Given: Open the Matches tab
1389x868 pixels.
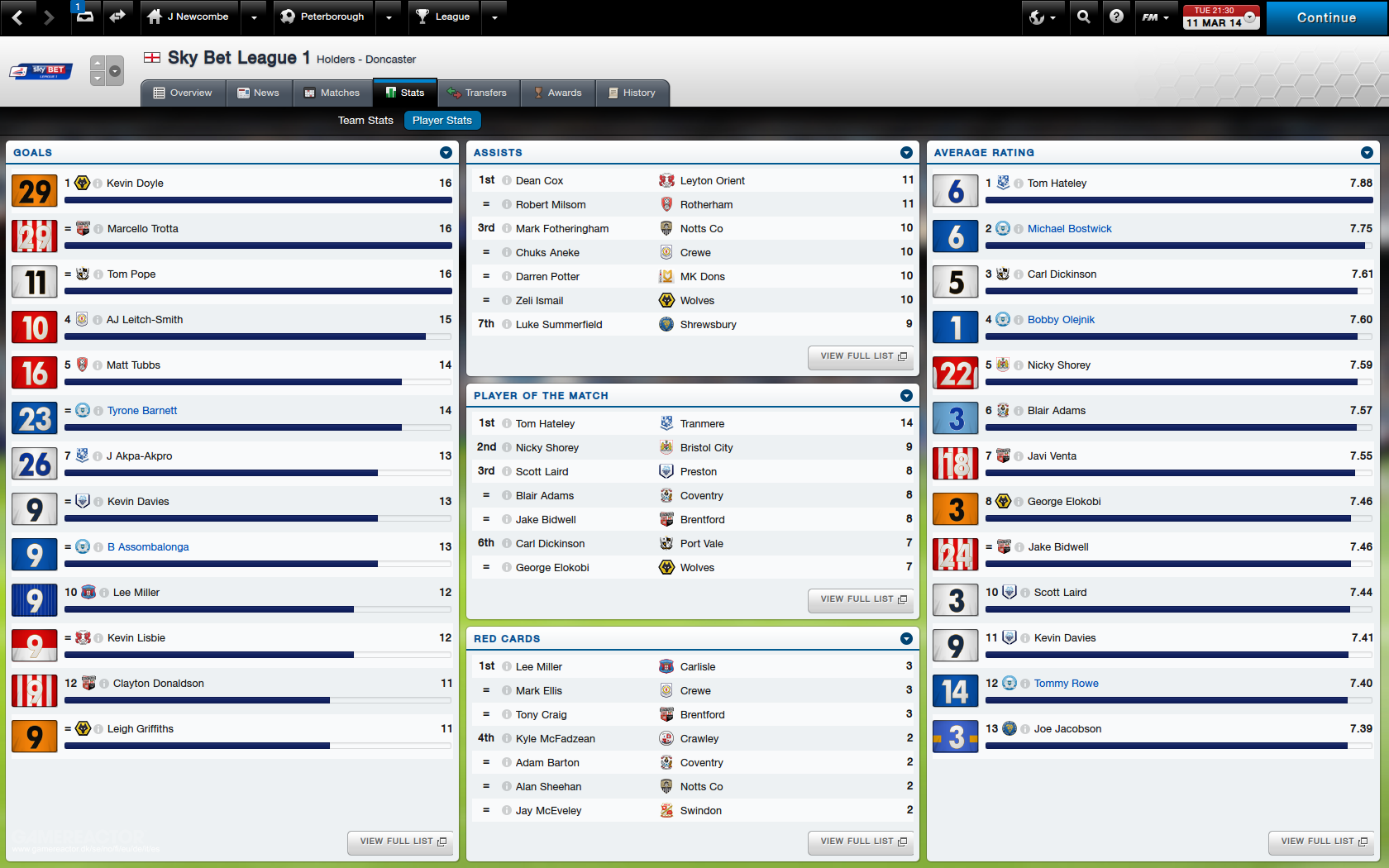Looking at the screenshot, I should [334, 93].
